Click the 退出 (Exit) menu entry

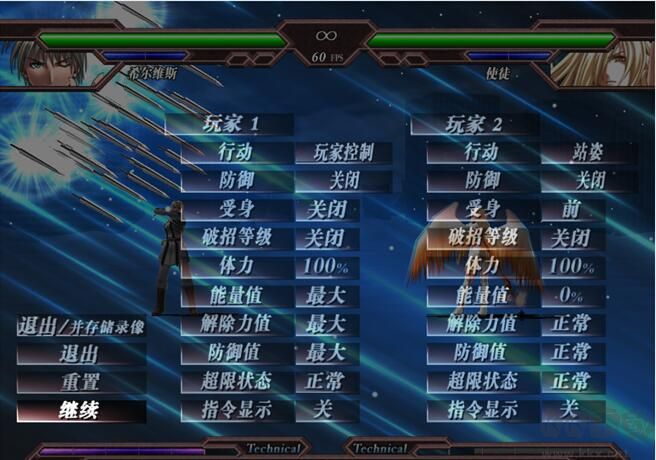point(81,353)
